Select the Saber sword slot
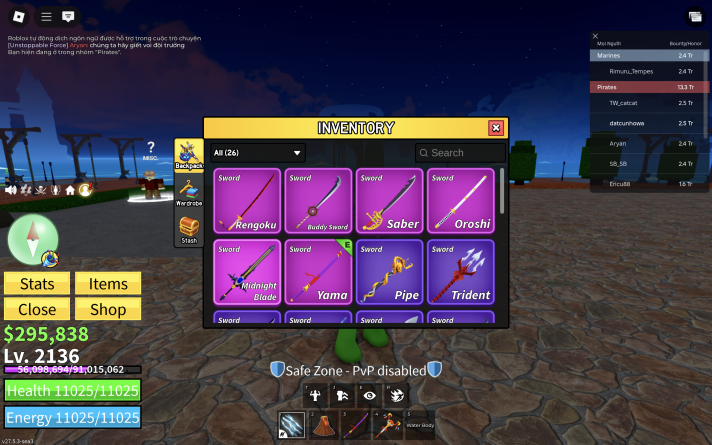This screenshot has height=445, width=712. (x=388, y=201)
